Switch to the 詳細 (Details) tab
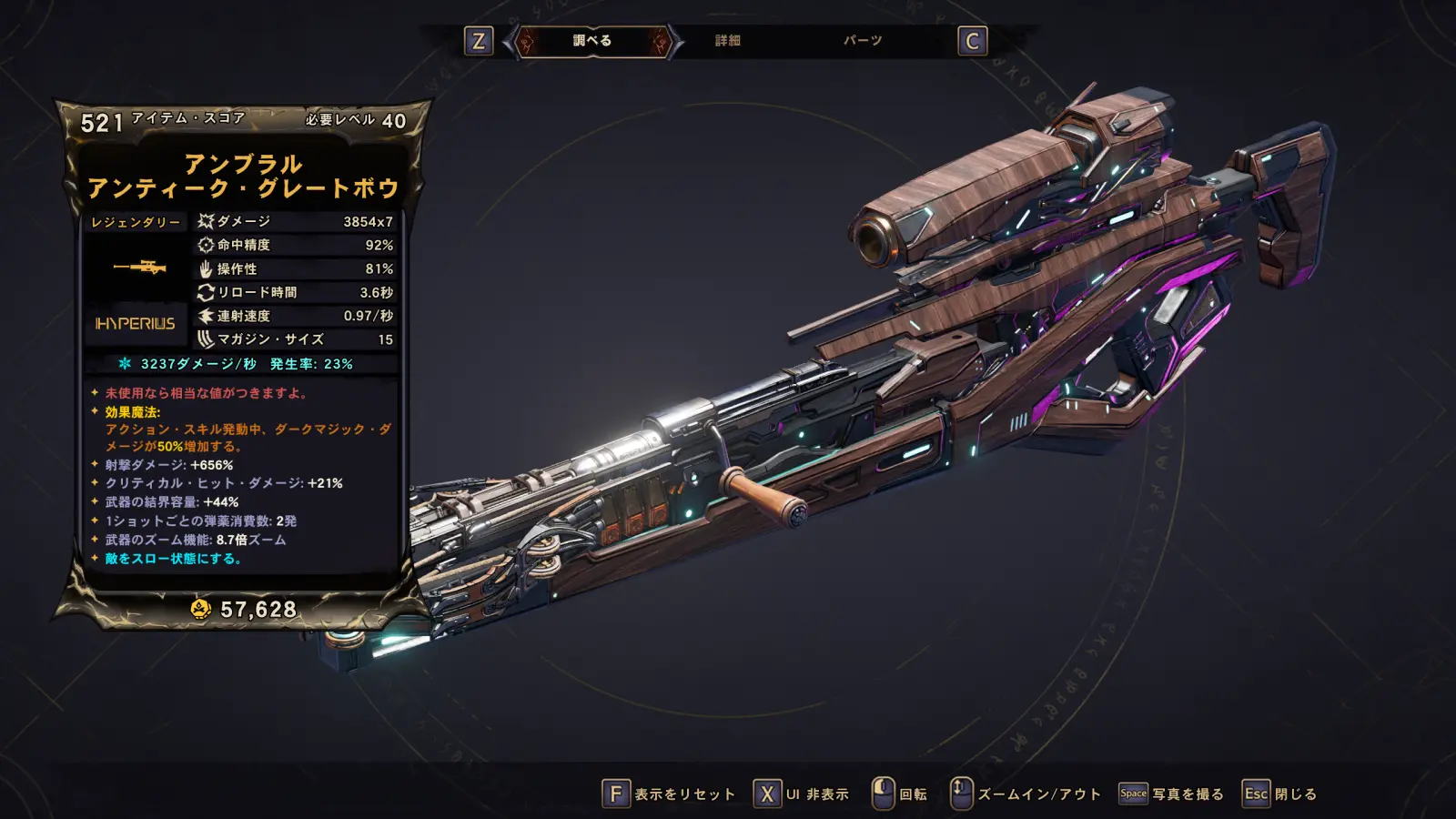The height and width of the screenshot is (819, 1456). pos(727,41)
